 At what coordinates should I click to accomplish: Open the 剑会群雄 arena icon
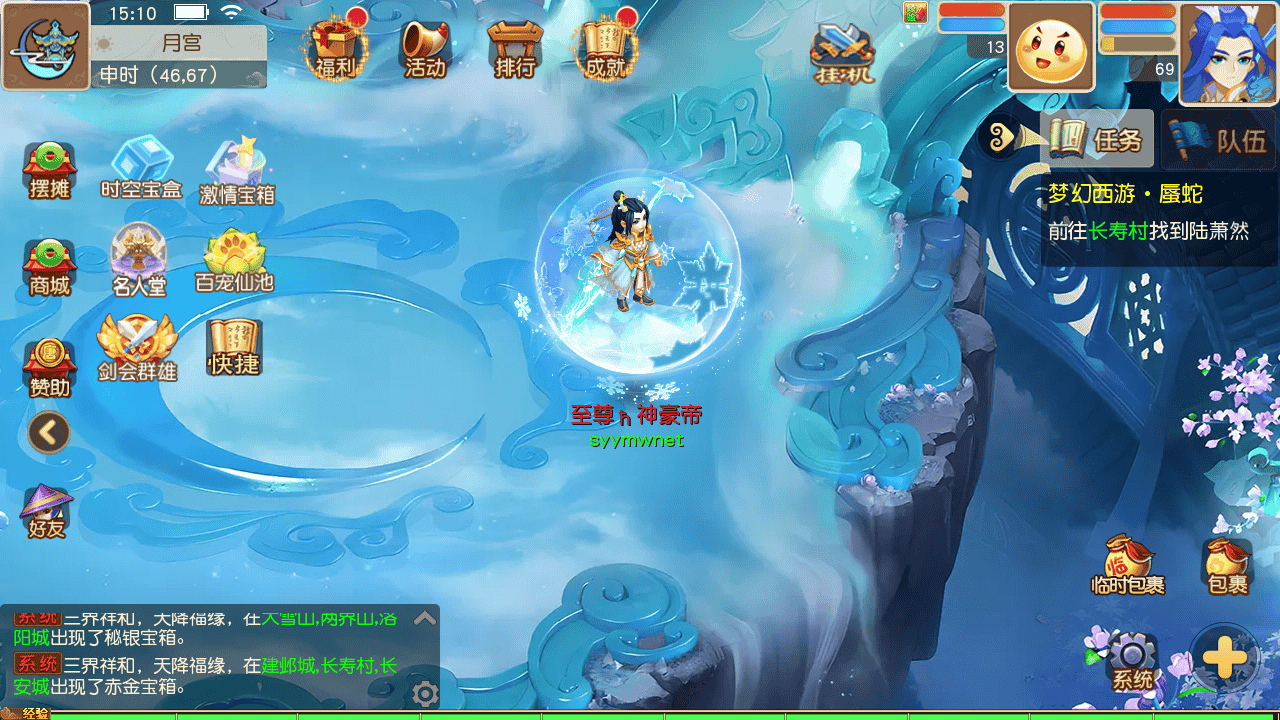(137, 347)
